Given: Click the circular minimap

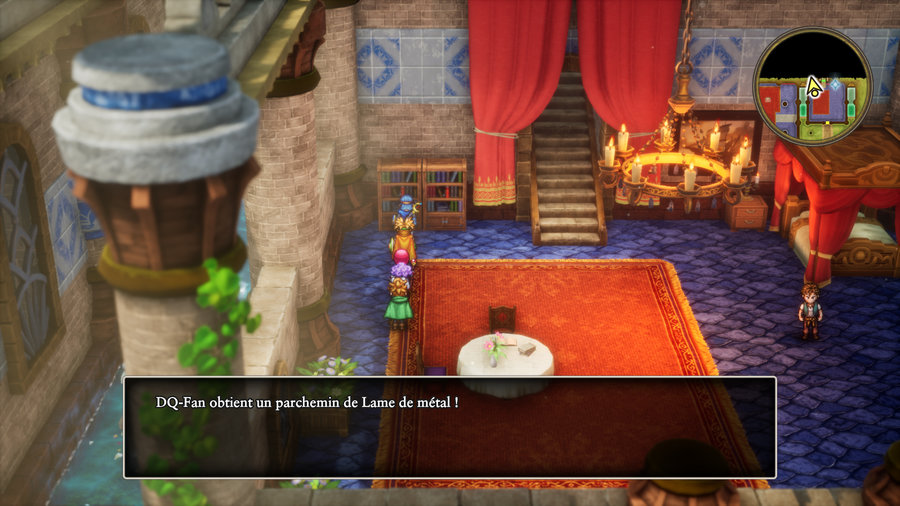Looking at the screenshot, I should coord(812,86).
